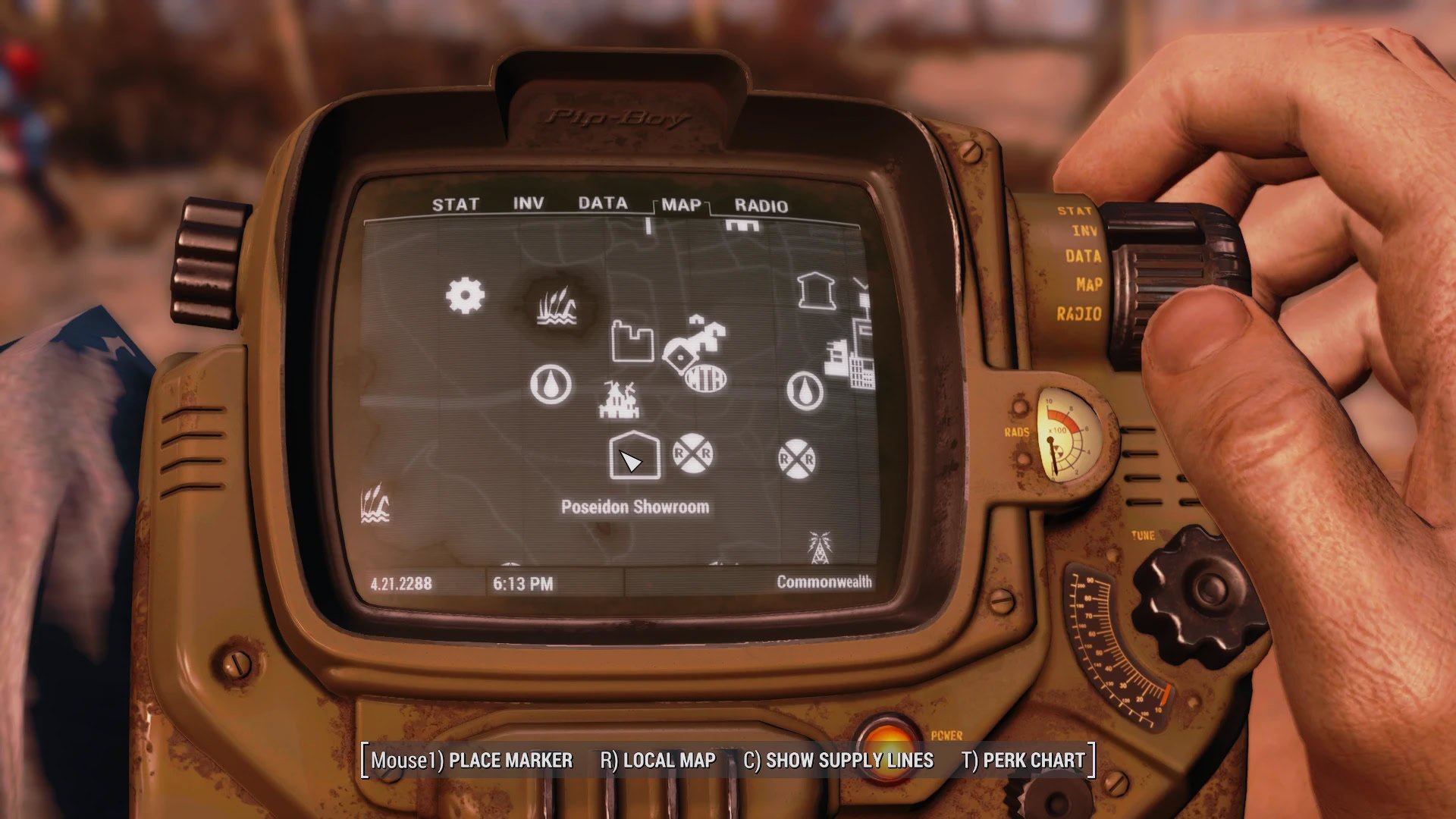Open the Perk Chart

1023,761
